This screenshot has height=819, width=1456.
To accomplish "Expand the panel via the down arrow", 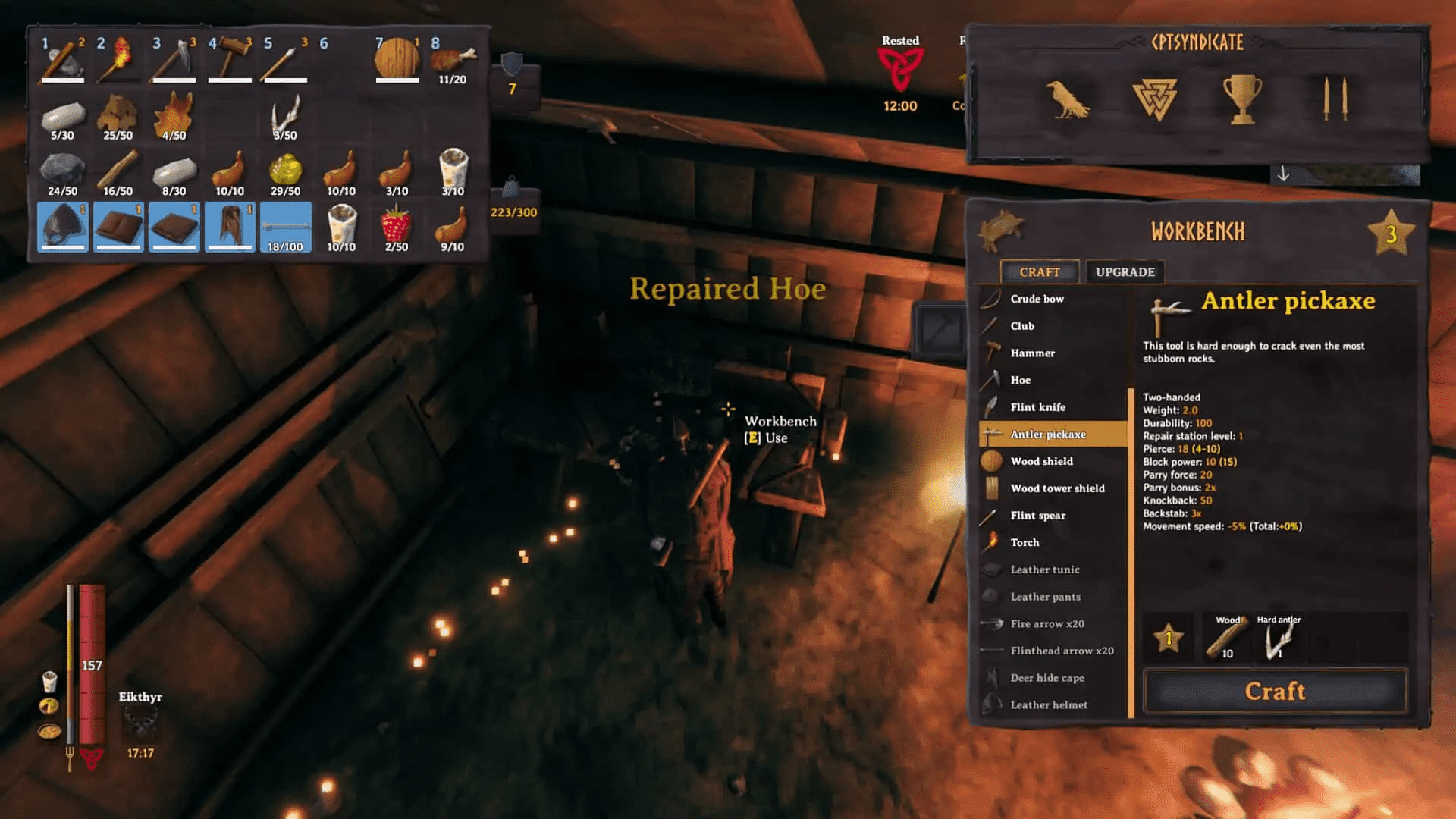I will [1284, 174].
